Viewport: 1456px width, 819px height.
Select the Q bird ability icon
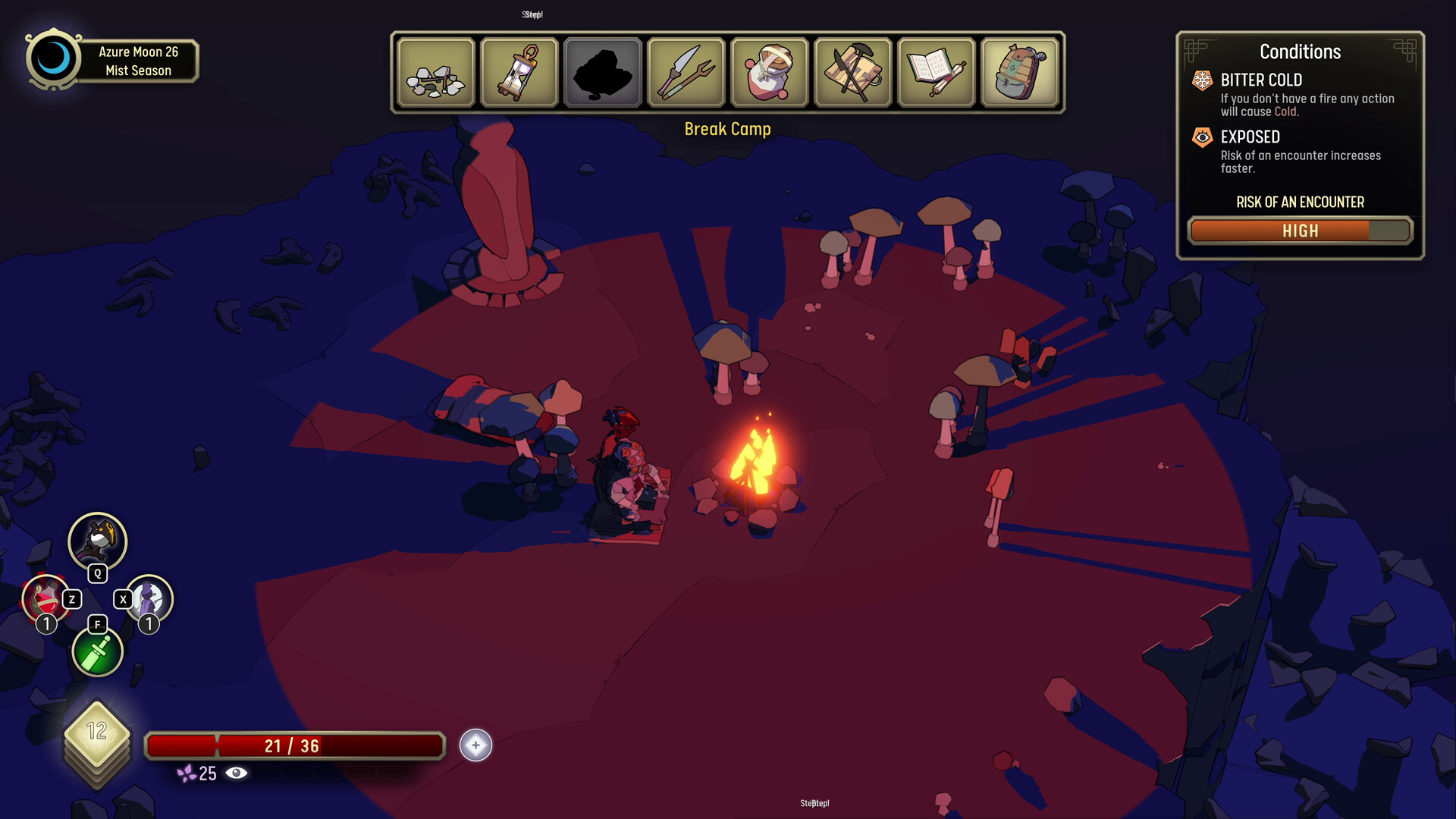pyautogui.click(x=97, y=541)
